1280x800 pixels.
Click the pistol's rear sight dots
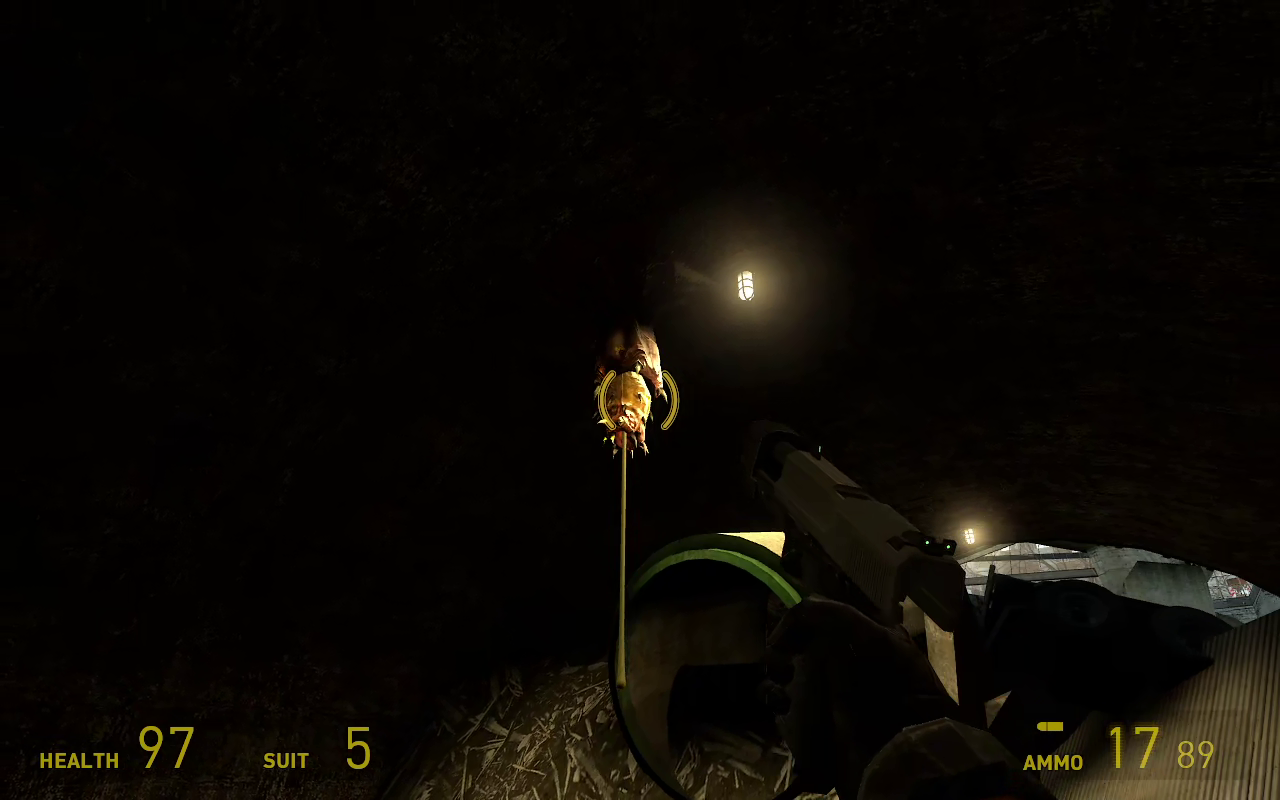[x=937, y=545]
